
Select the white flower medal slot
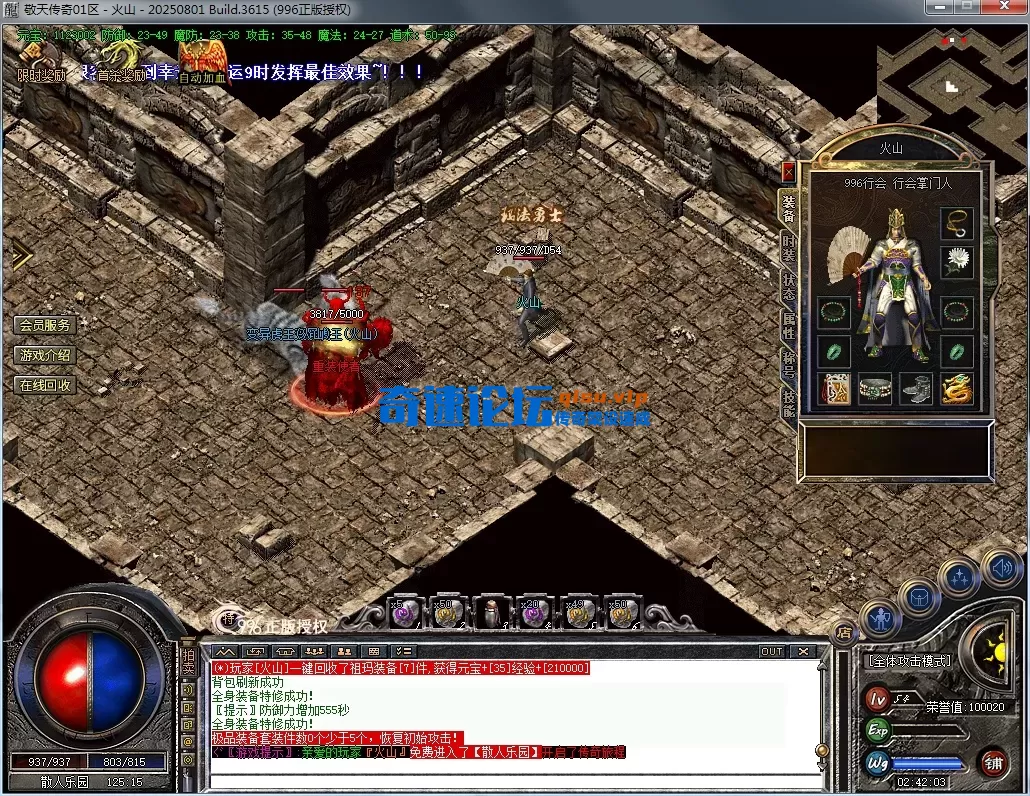tap(957, 262)
